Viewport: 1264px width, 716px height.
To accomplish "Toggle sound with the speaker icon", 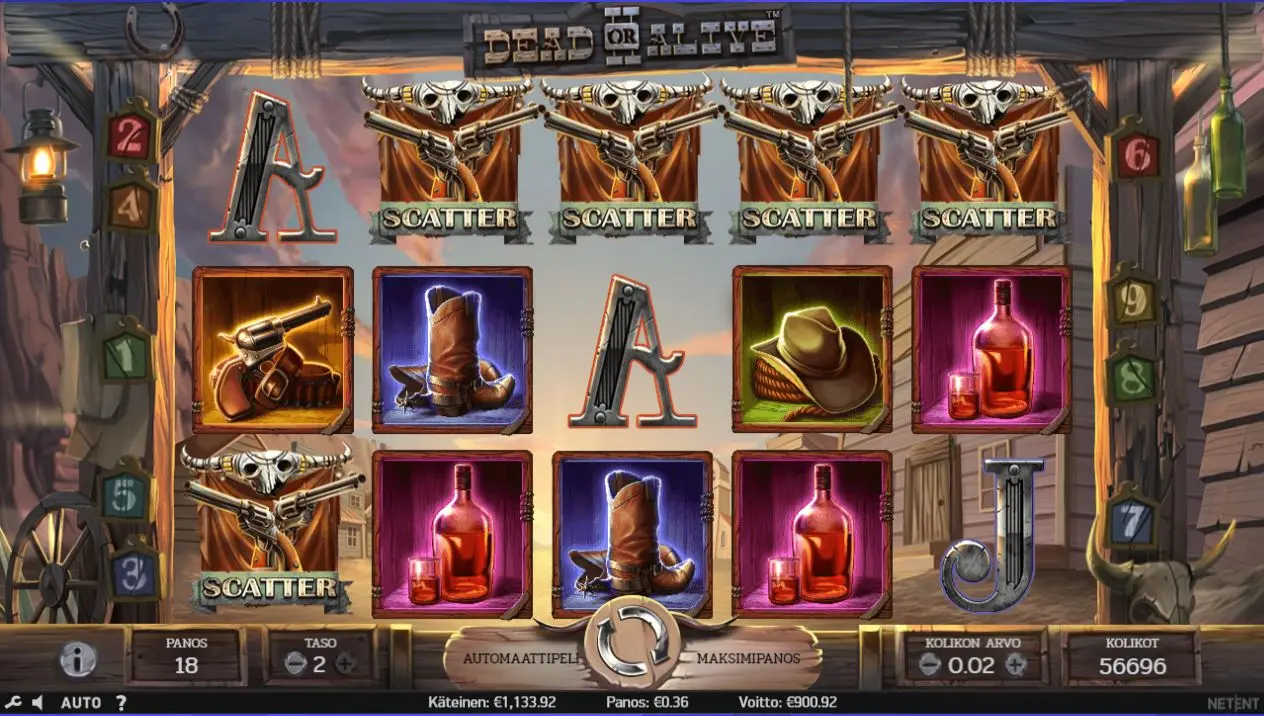I will pos(37,703).
